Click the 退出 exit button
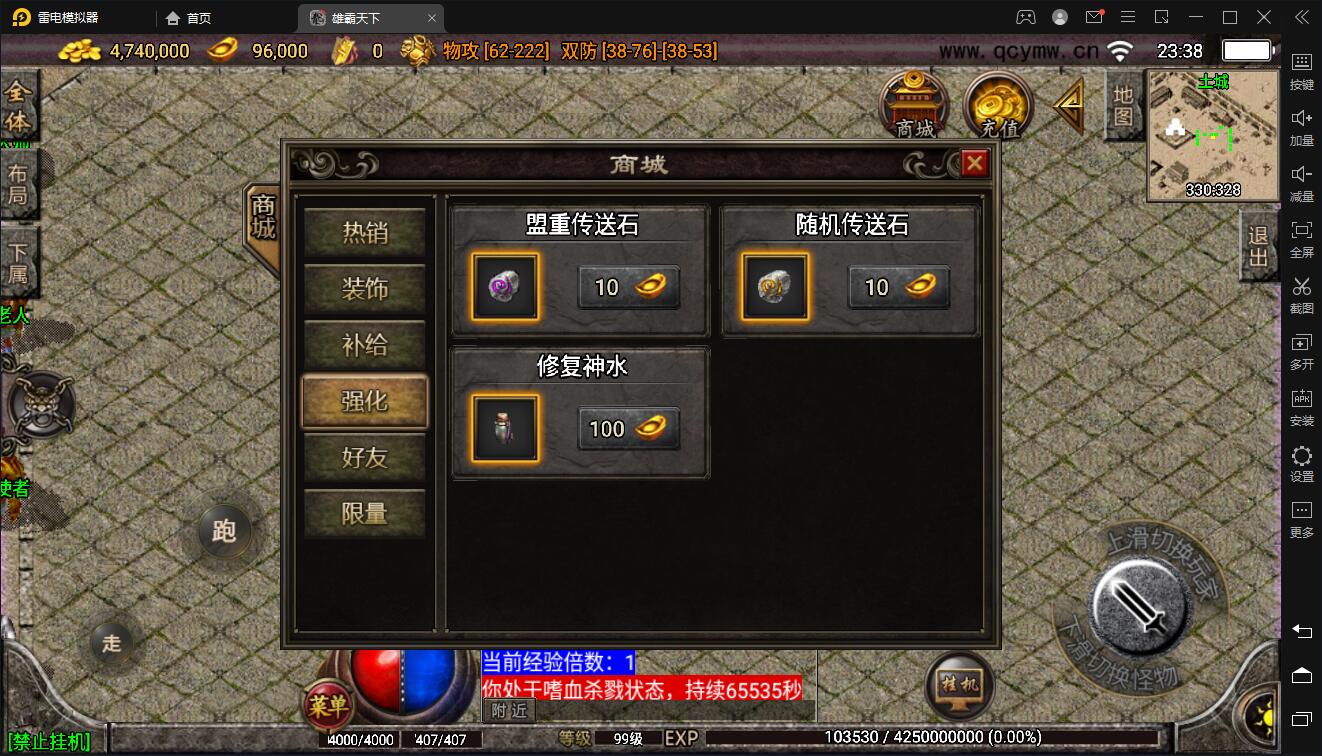The height and width of the screenshot is (756, 1322). click(1257, 247)
